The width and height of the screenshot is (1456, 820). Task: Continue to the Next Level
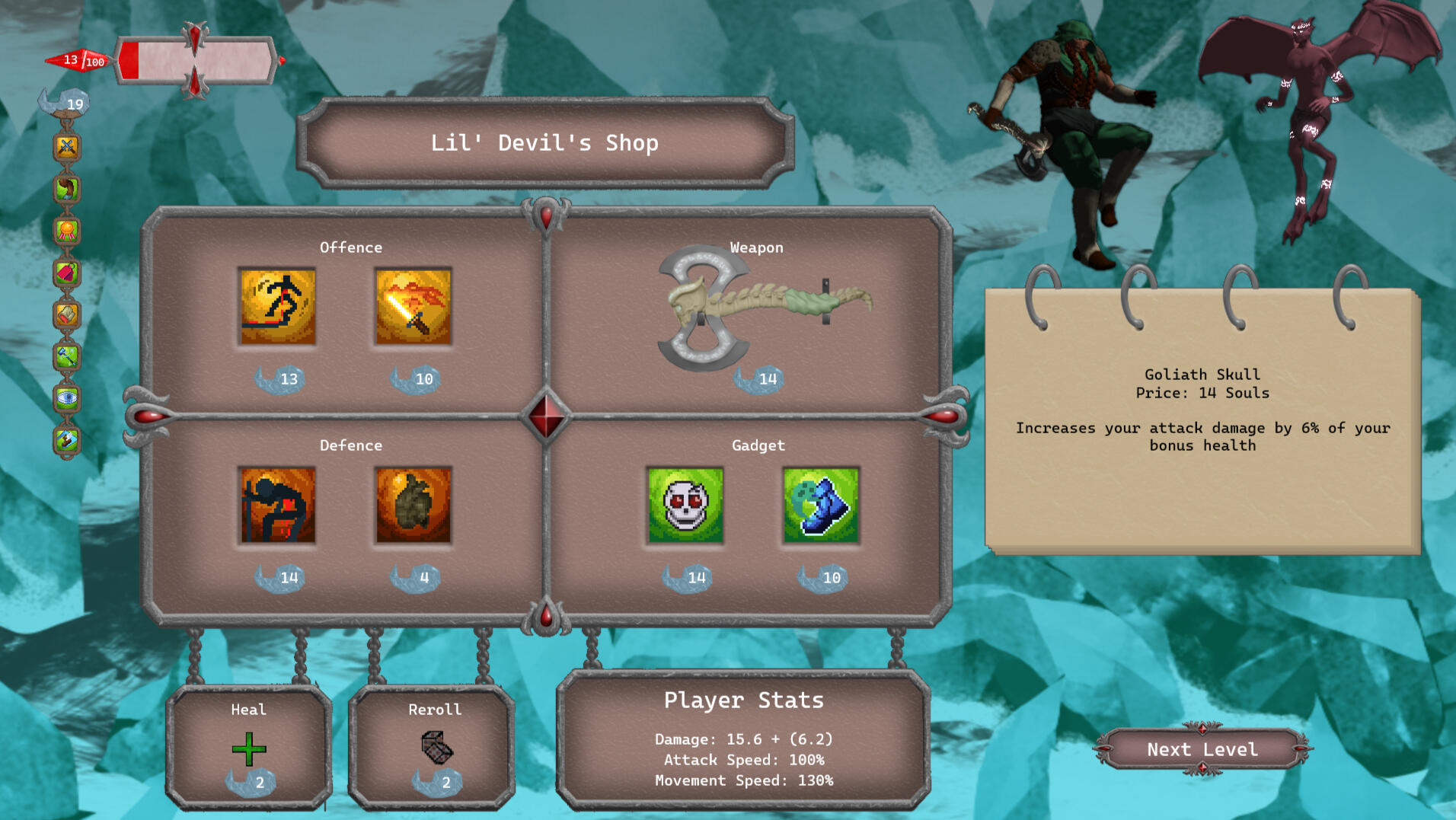click(1202, 749)
